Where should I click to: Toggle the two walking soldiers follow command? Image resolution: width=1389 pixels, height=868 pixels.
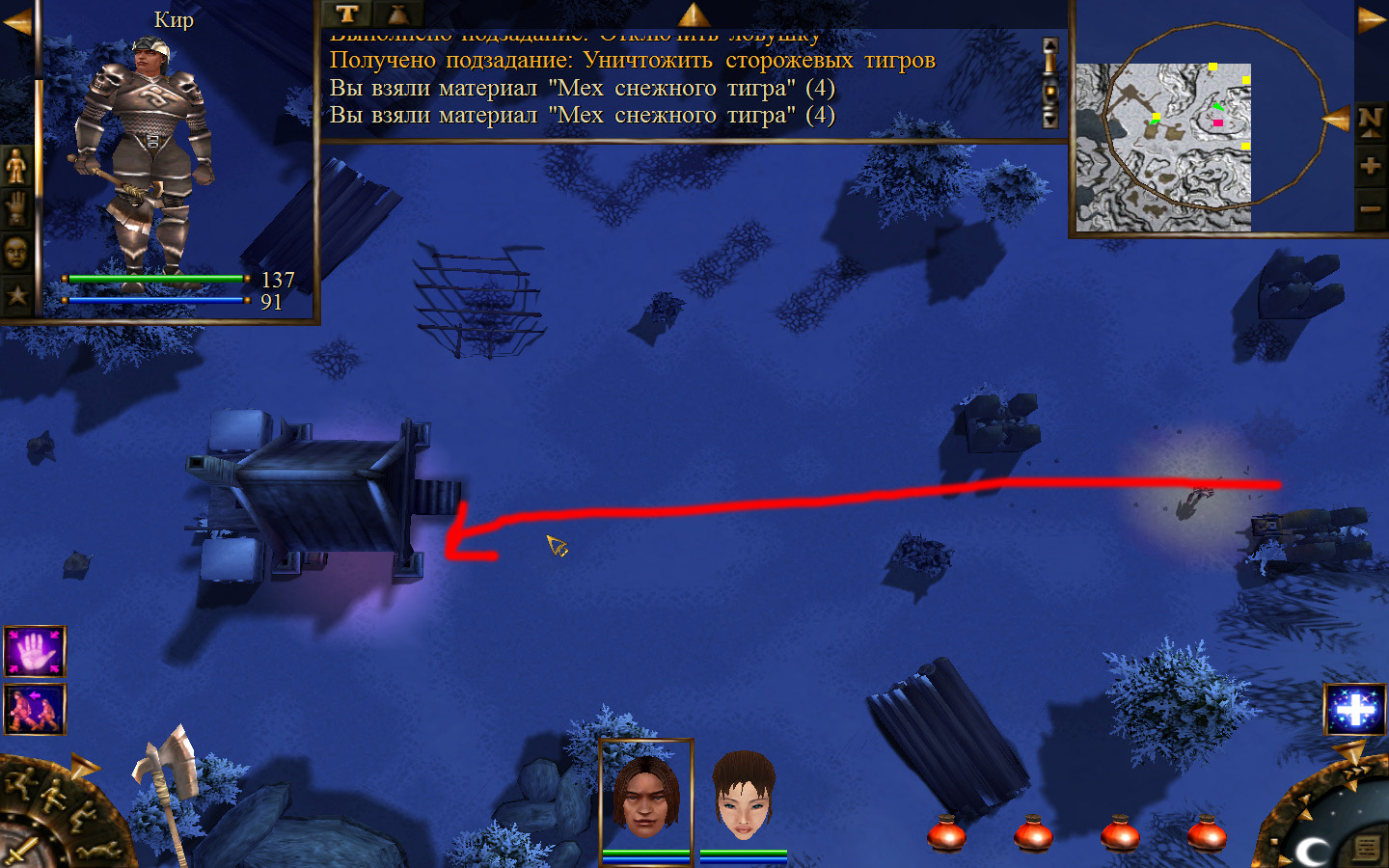pos(35,709)
